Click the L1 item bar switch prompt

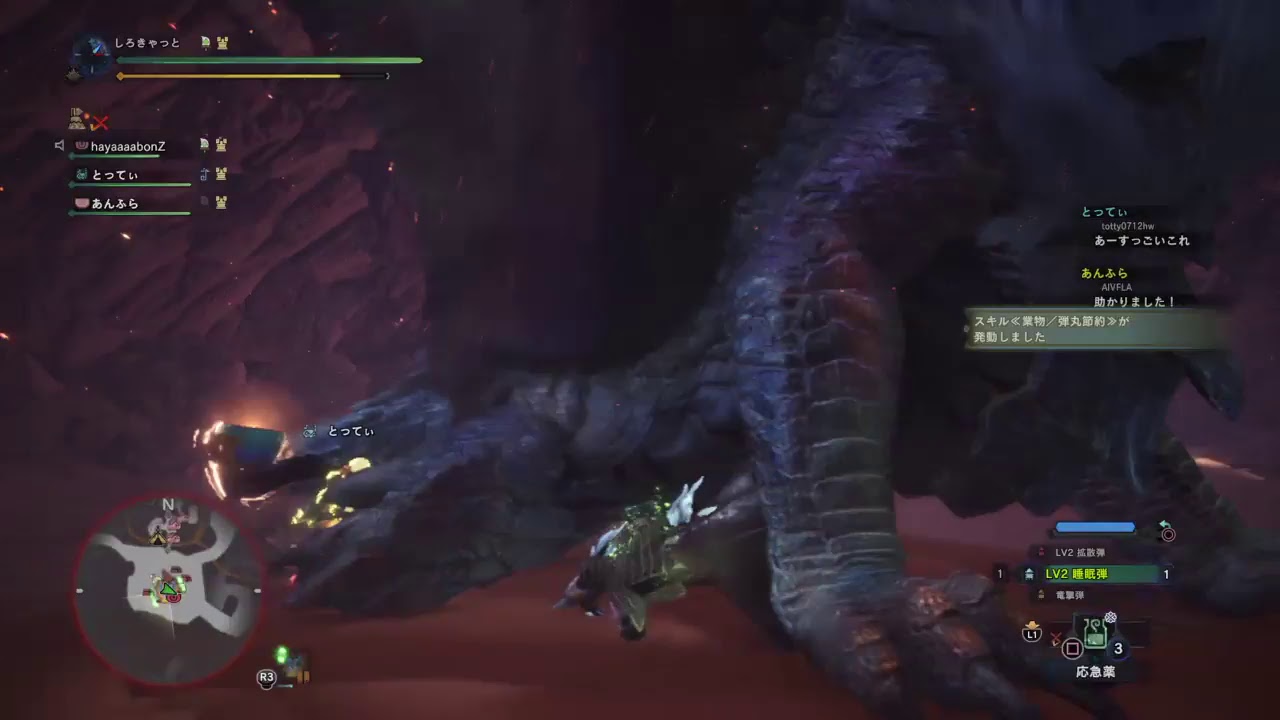pos(1031,632)
